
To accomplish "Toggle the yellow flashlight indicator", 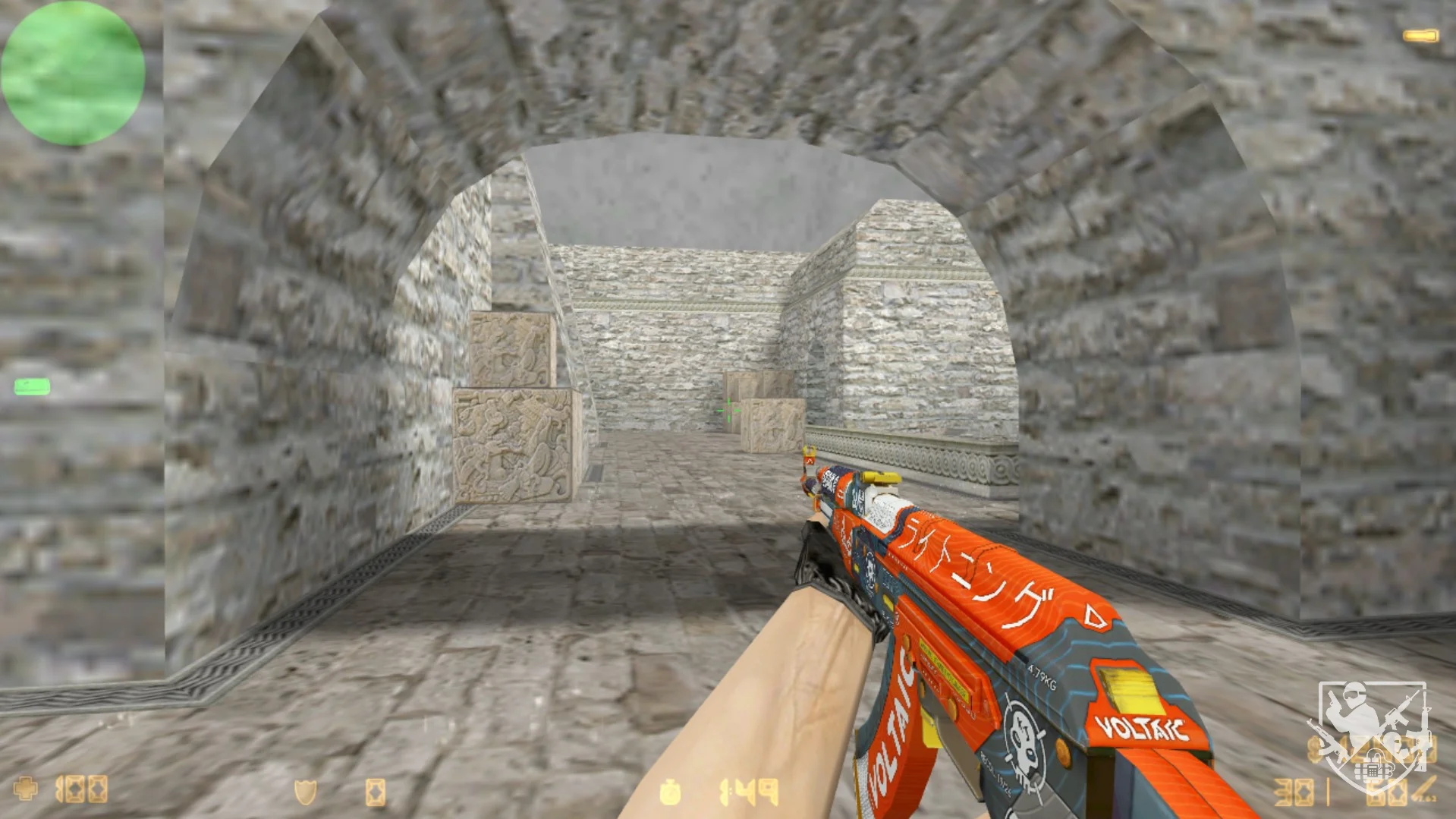I will (1420, 36).
